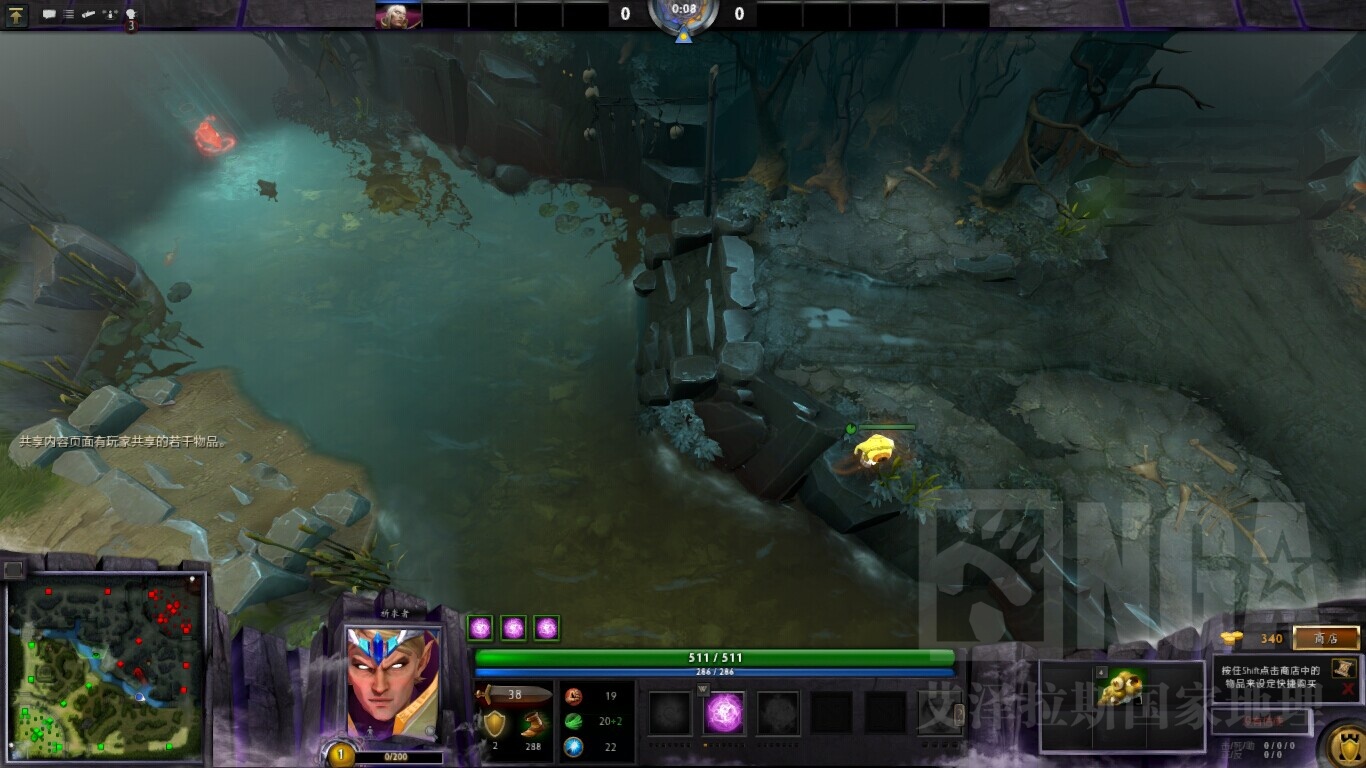Viewport: 1366px width, 768px height.
Task: Click the green agility attribute icon
Action: (x=574, y=723)
